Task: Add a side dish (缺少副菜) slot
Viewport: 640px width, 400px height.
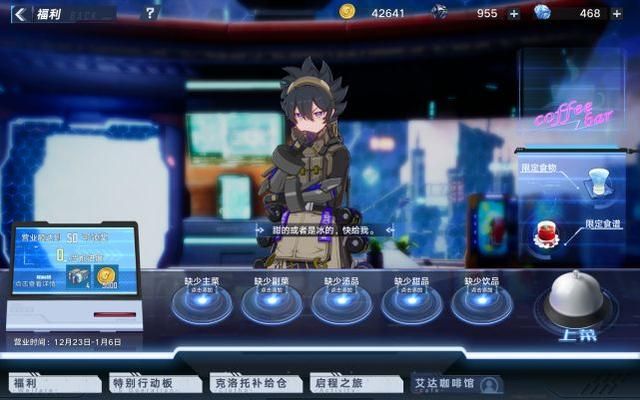Action: pos(271,302)
